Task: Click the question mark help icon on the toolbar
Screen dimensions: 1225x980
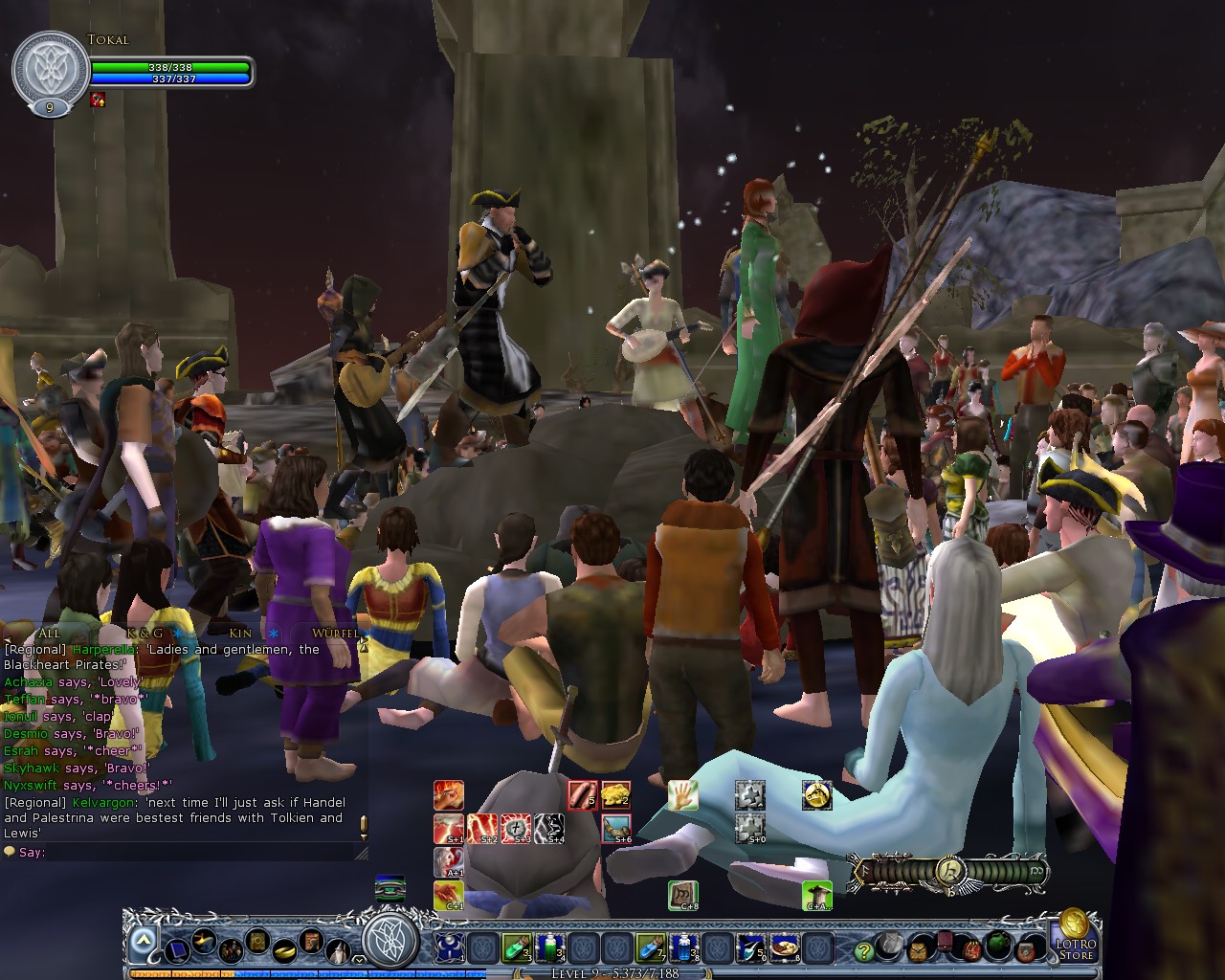Action: [x=863, y=950]
